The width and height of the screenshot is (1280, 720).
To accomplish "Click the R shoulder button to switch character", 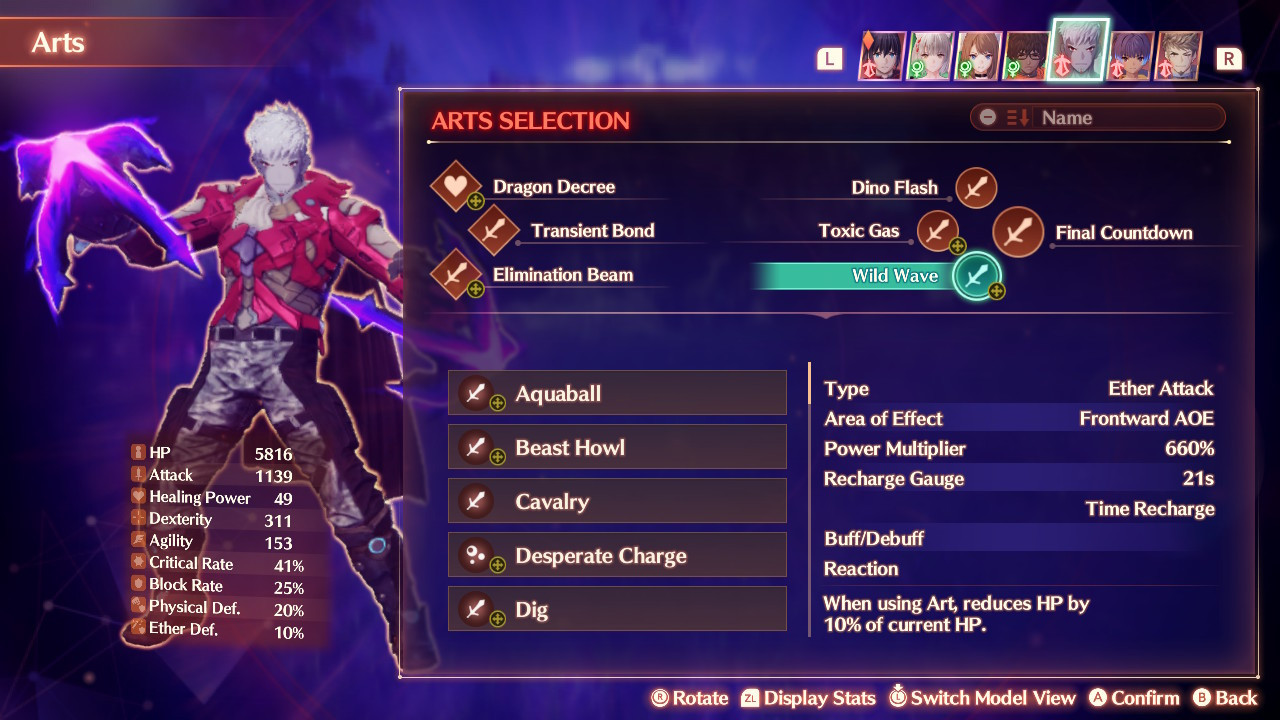I will coord(1229,58).
